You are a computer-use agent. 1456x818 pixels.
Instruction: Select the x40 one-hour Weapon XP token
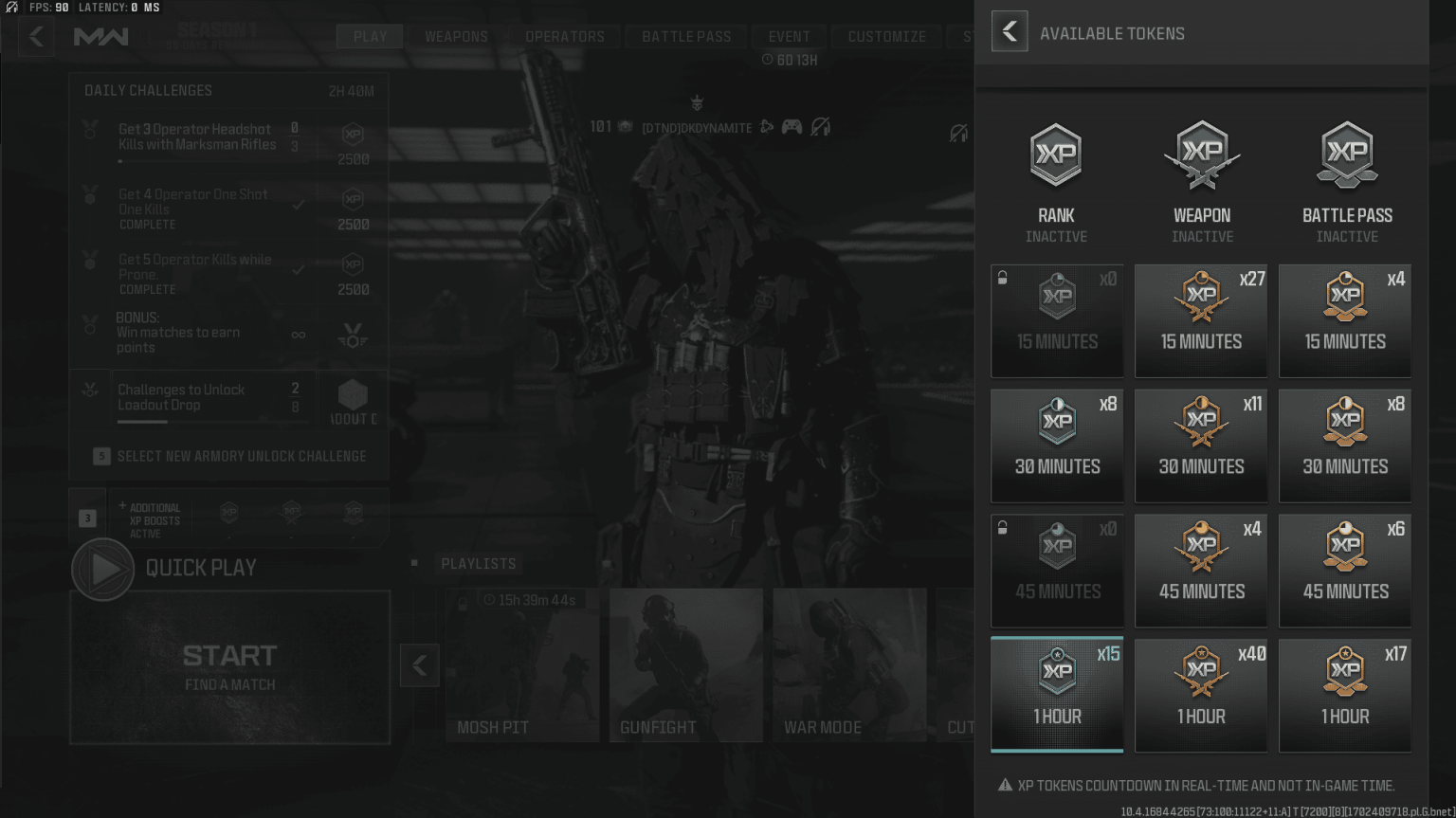[1201, 695]
